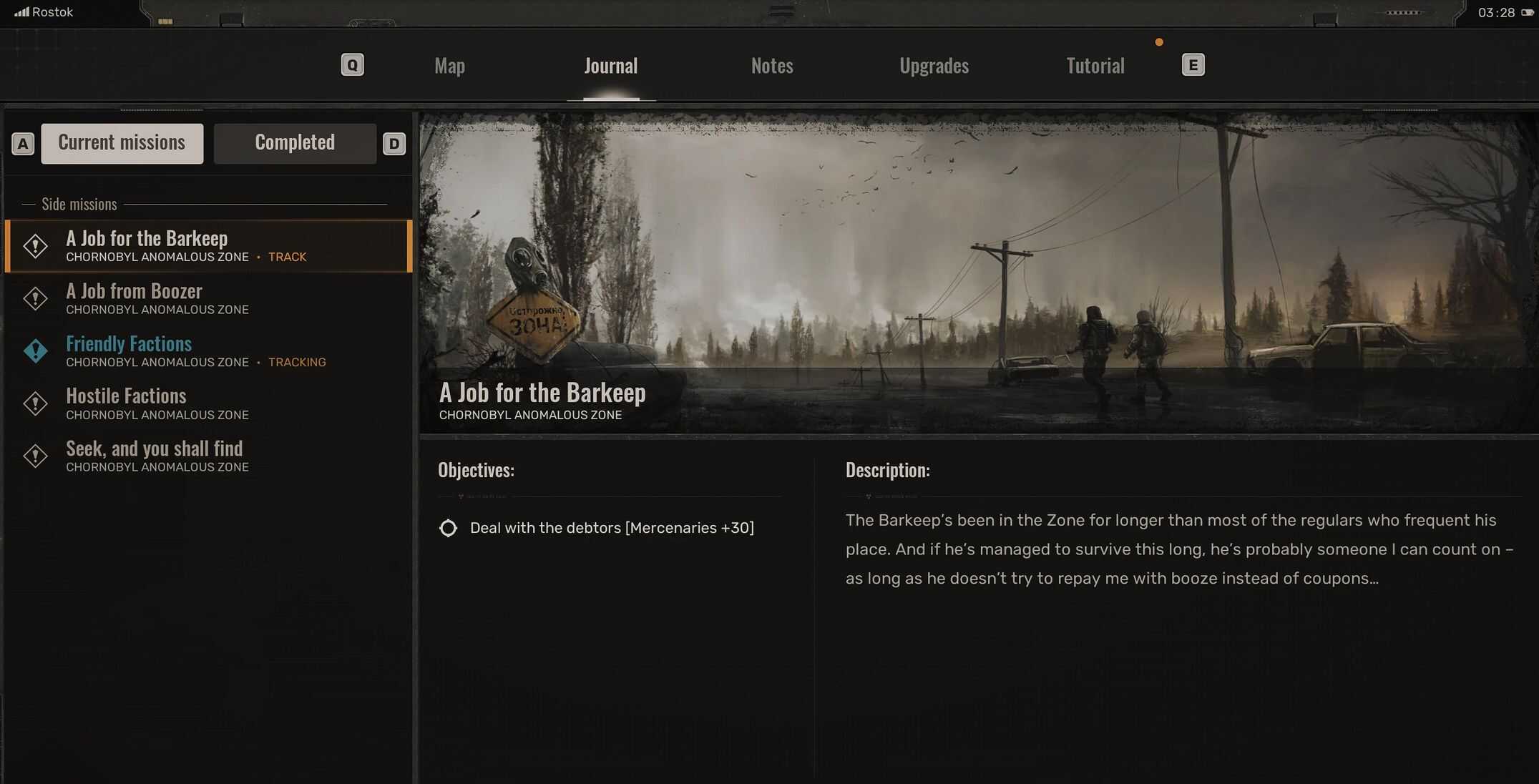
Task: Open the Upgrades tab
Action: pyautogui.click(x=934, y=66)
